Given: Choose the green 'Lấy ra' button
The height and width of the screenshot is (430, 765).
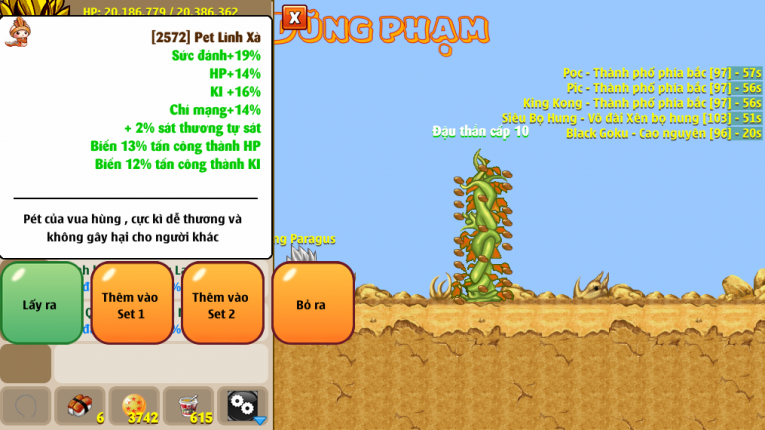Looking at the screenshot, I should tap(41, 303).
